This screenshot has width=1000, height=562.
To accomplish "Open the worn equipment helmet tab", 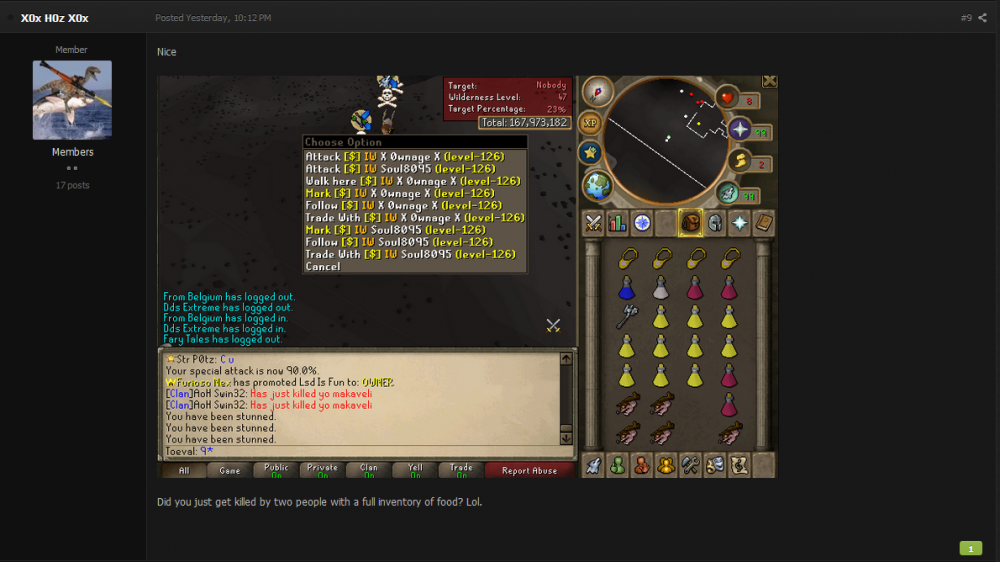I will [x=714, y=223].
